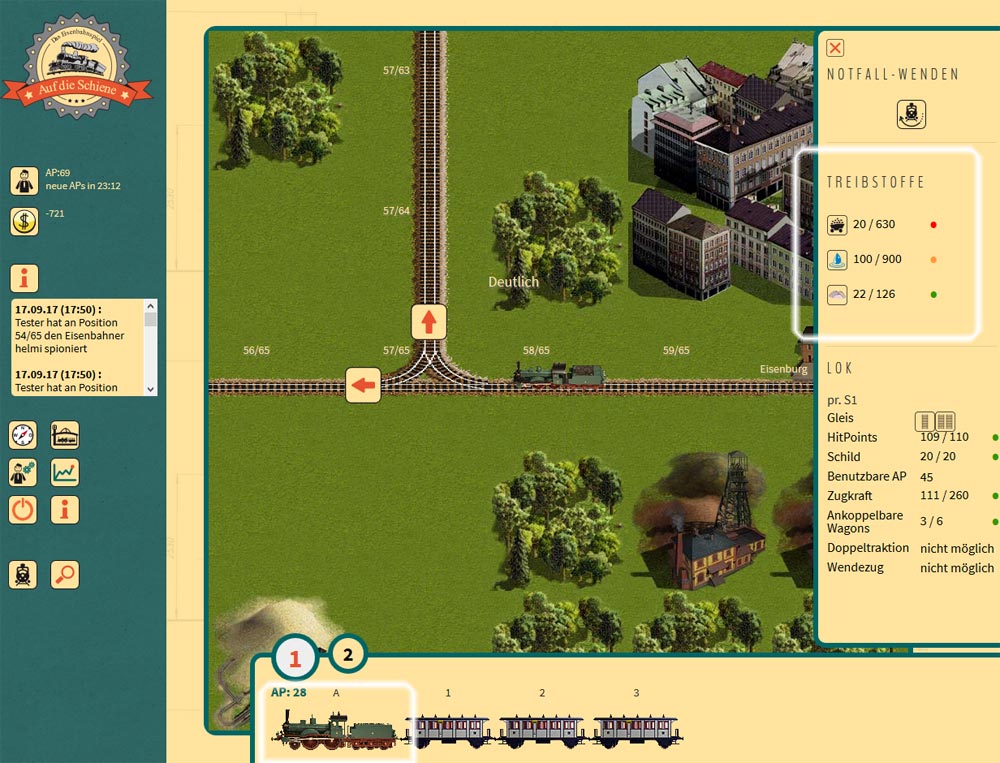The height and width of the screenshot is (763, 1000).
Task: Select the water fuel icon
Action: click(x=837, y=260)
